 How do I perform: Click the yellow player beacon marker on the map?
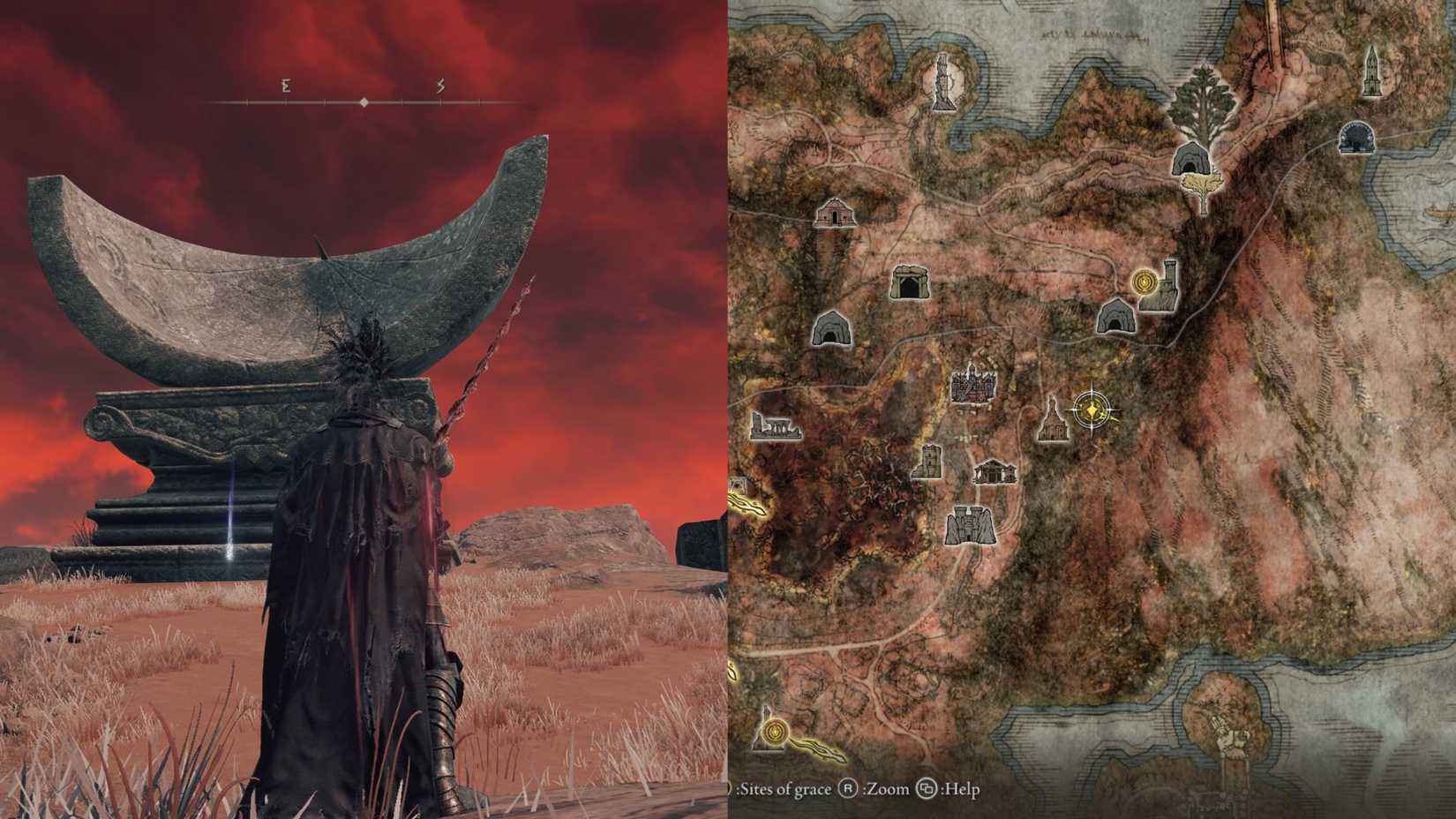click(1091, 409)
